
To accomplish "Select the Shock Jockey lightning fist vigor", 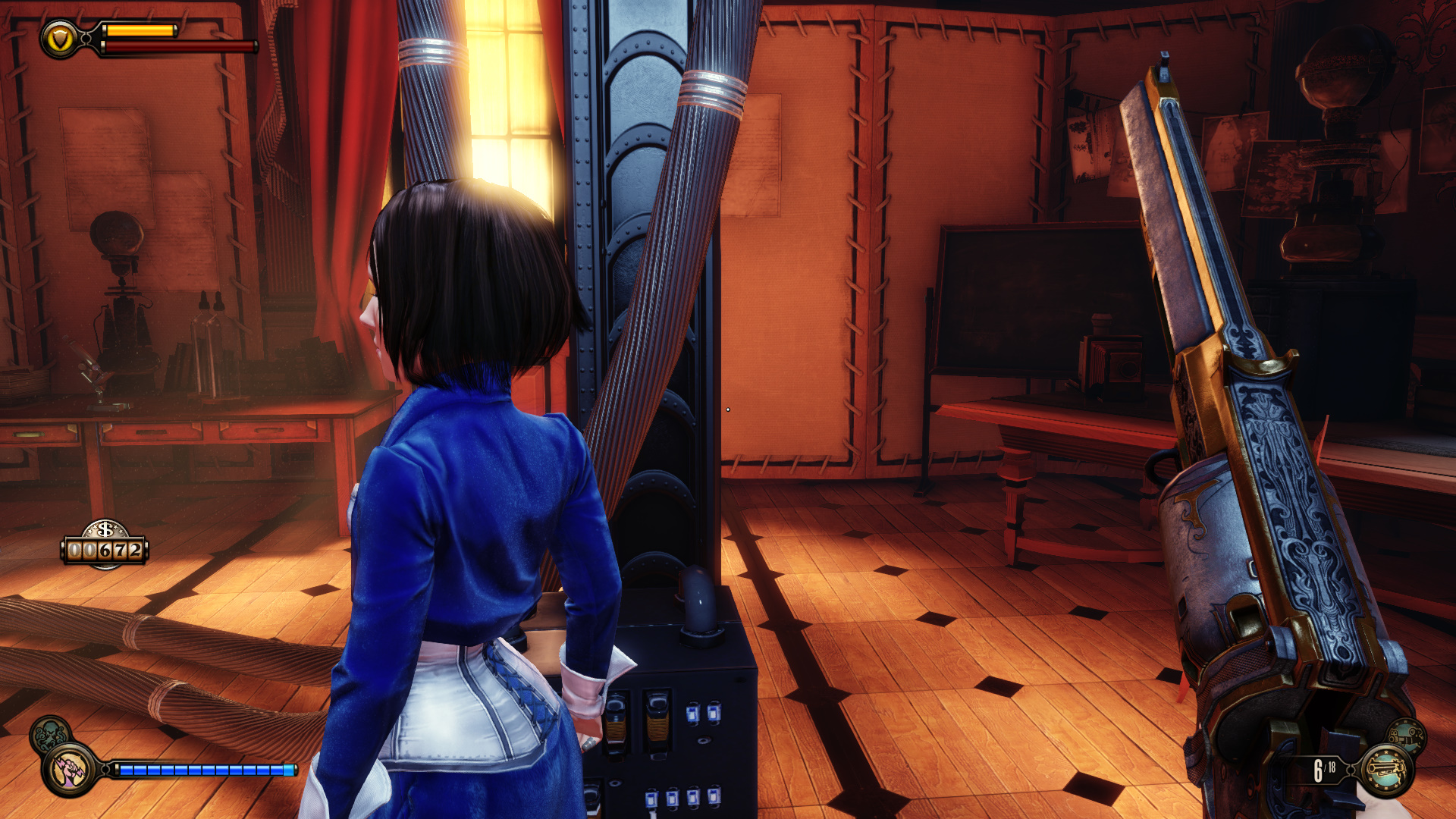I will (71, 770).
